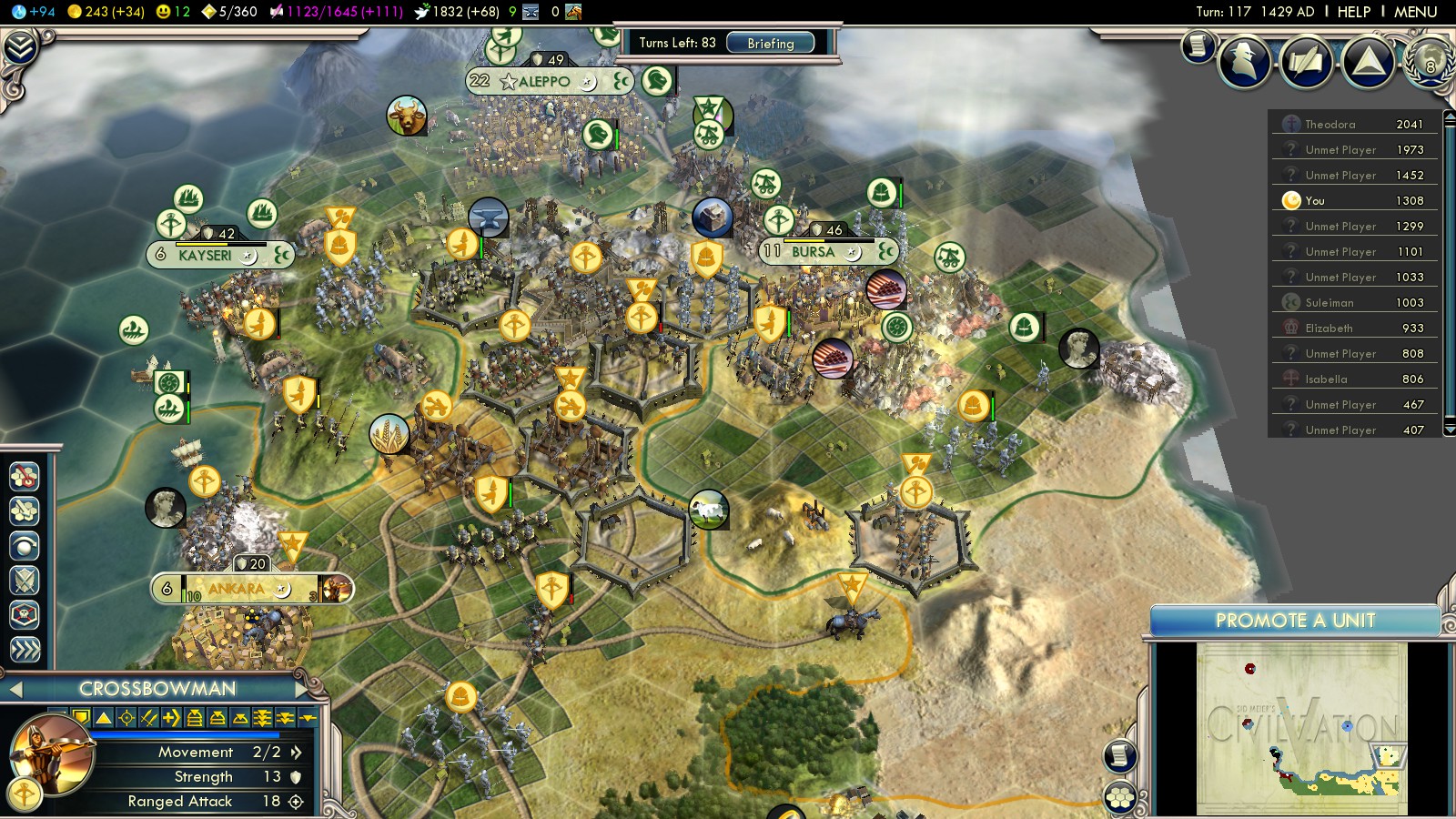Image resolution: width=1456 pixels, height=819 pixels.
Task: Open the pyramid advisors icon
Action: [x=1368, y=61]
